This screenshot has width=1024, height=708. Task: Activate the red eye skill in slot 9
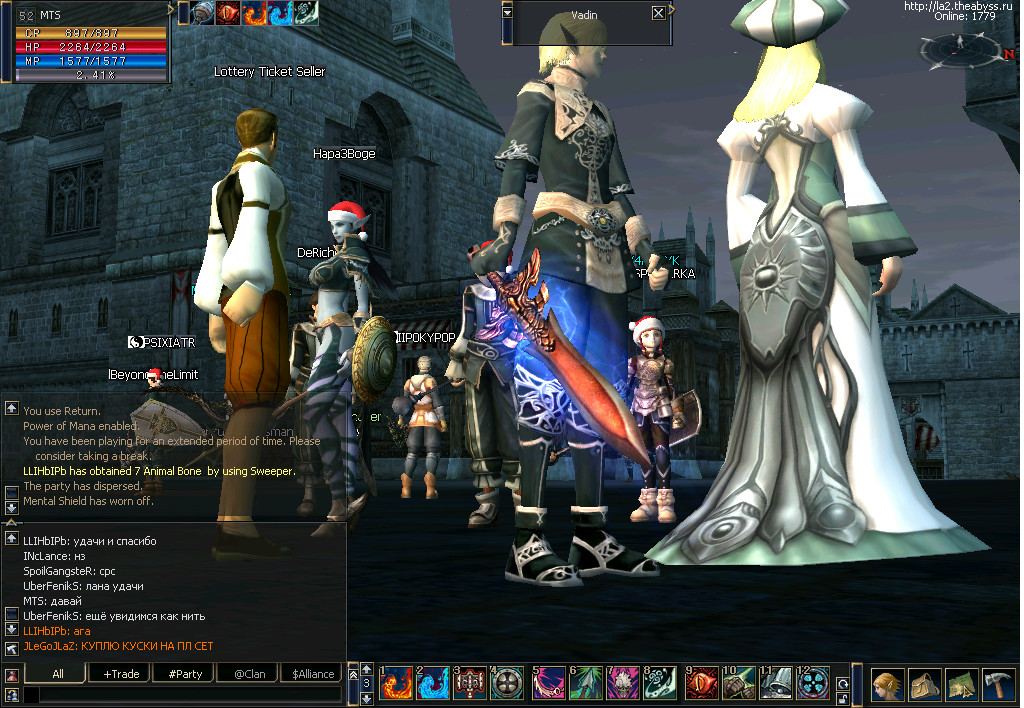(703, 683)
